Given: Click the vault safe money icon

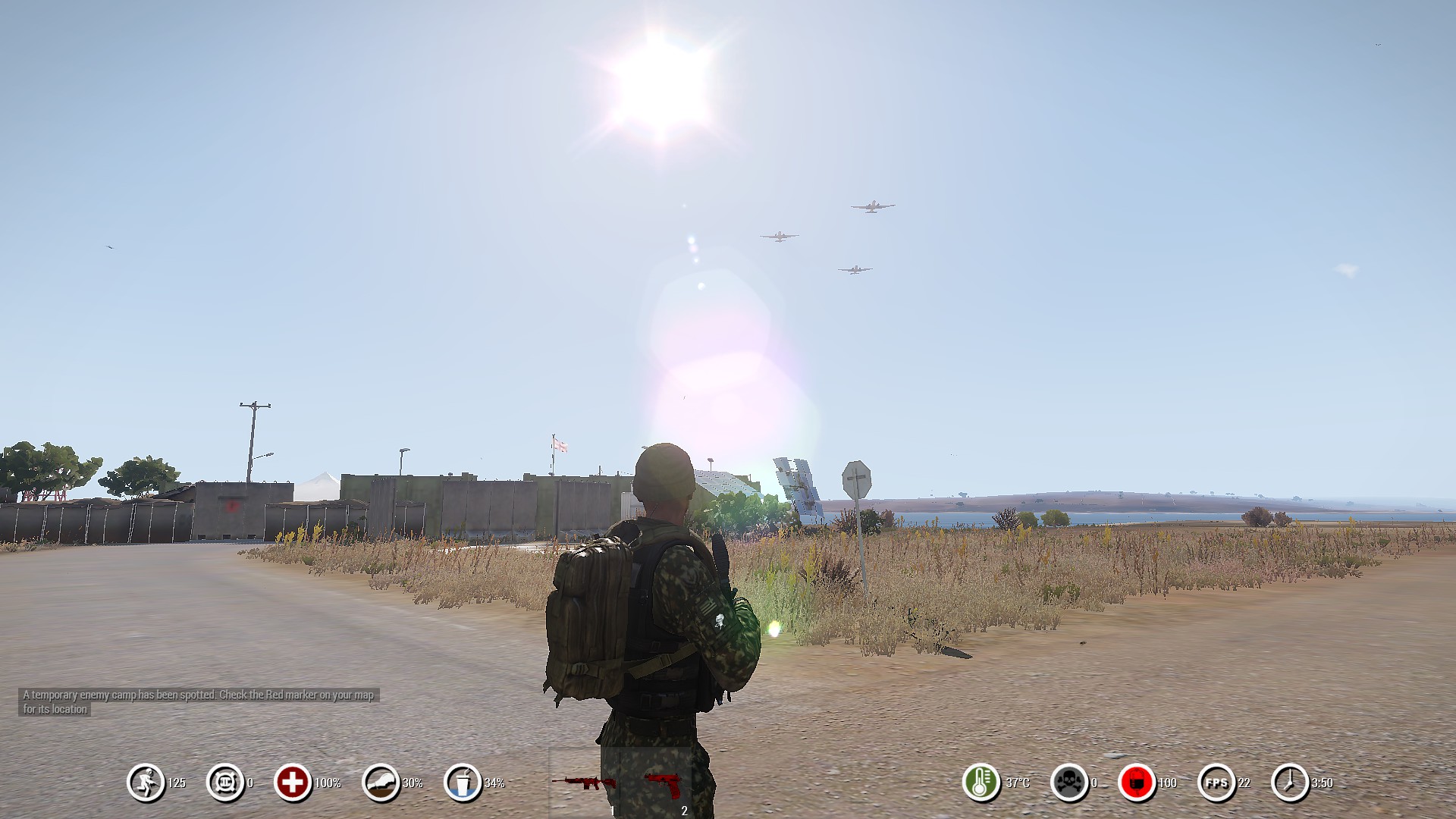Looking at the screenshot, I should click(224, 783).
